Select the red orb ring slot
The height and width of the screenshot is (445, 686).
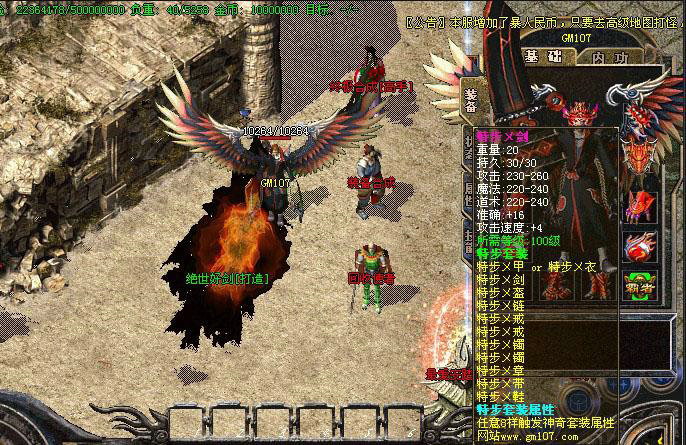(x=639, y=244)
